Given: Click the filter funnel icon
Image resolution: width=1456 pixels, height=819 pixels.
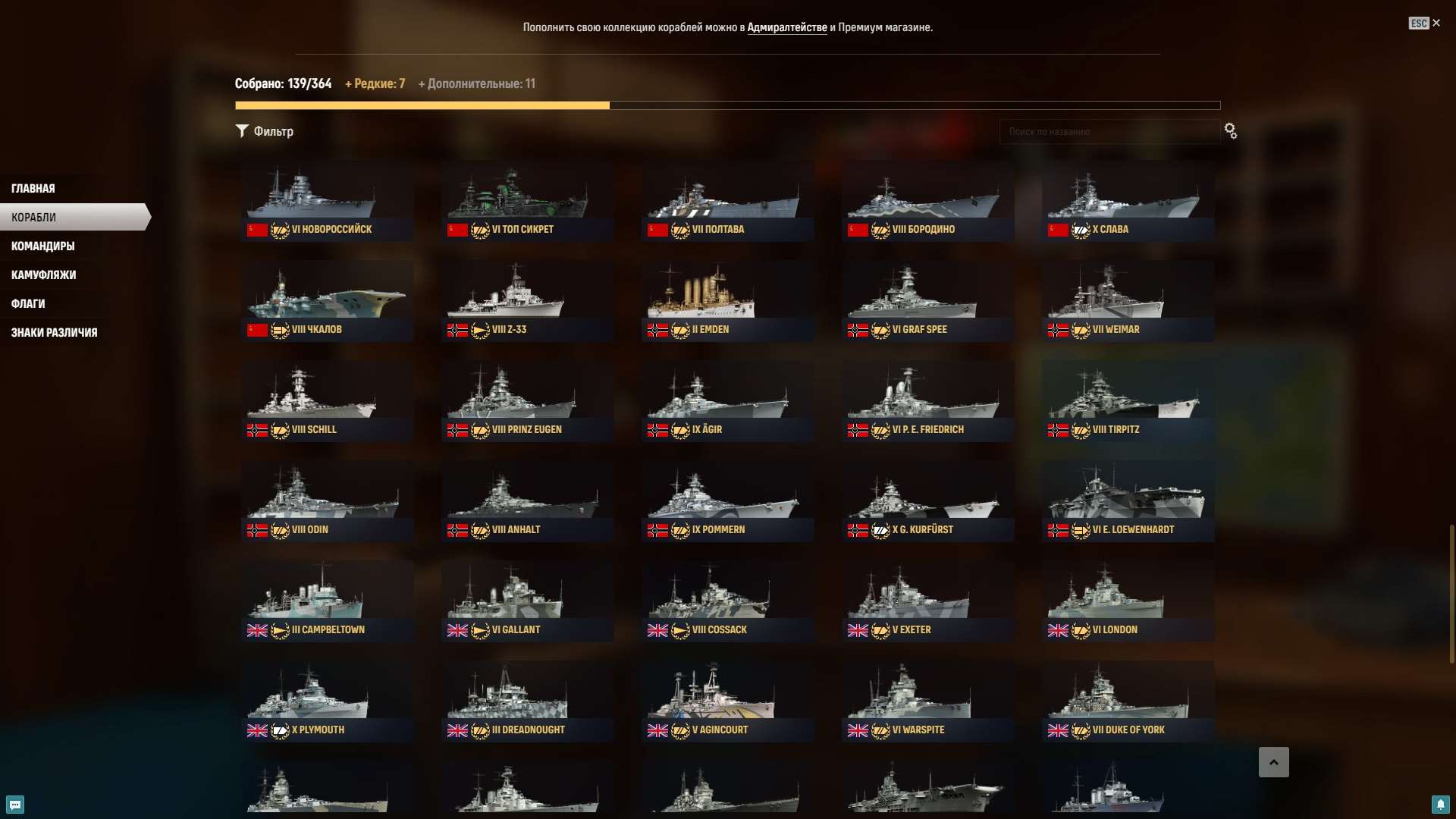Looking at the screenshot, I should (243, 130).
